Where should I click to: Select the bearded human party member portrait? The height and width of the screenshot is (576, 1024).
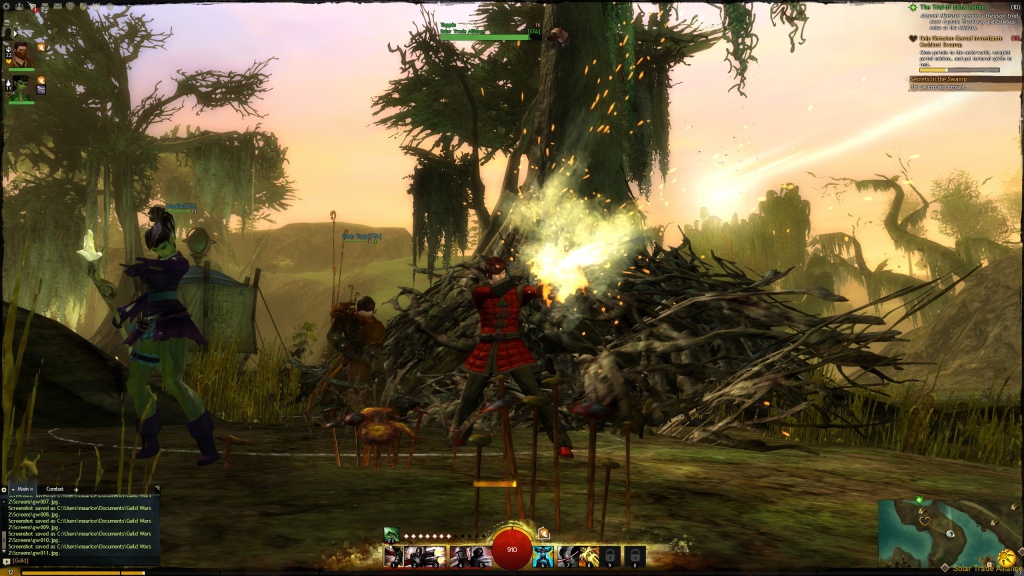pos(21,54)
